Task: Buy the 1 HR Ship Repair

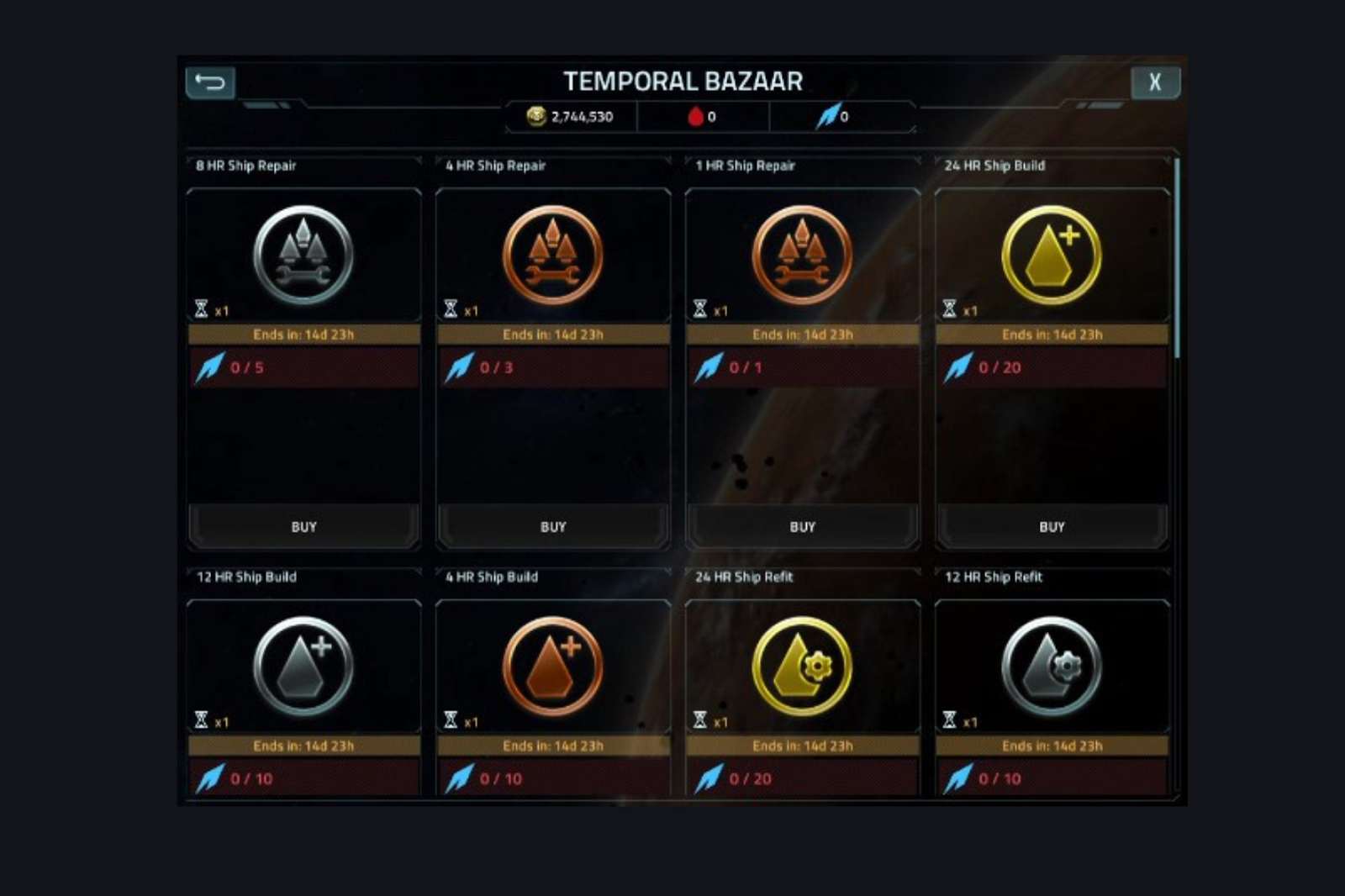Action: 802,527
